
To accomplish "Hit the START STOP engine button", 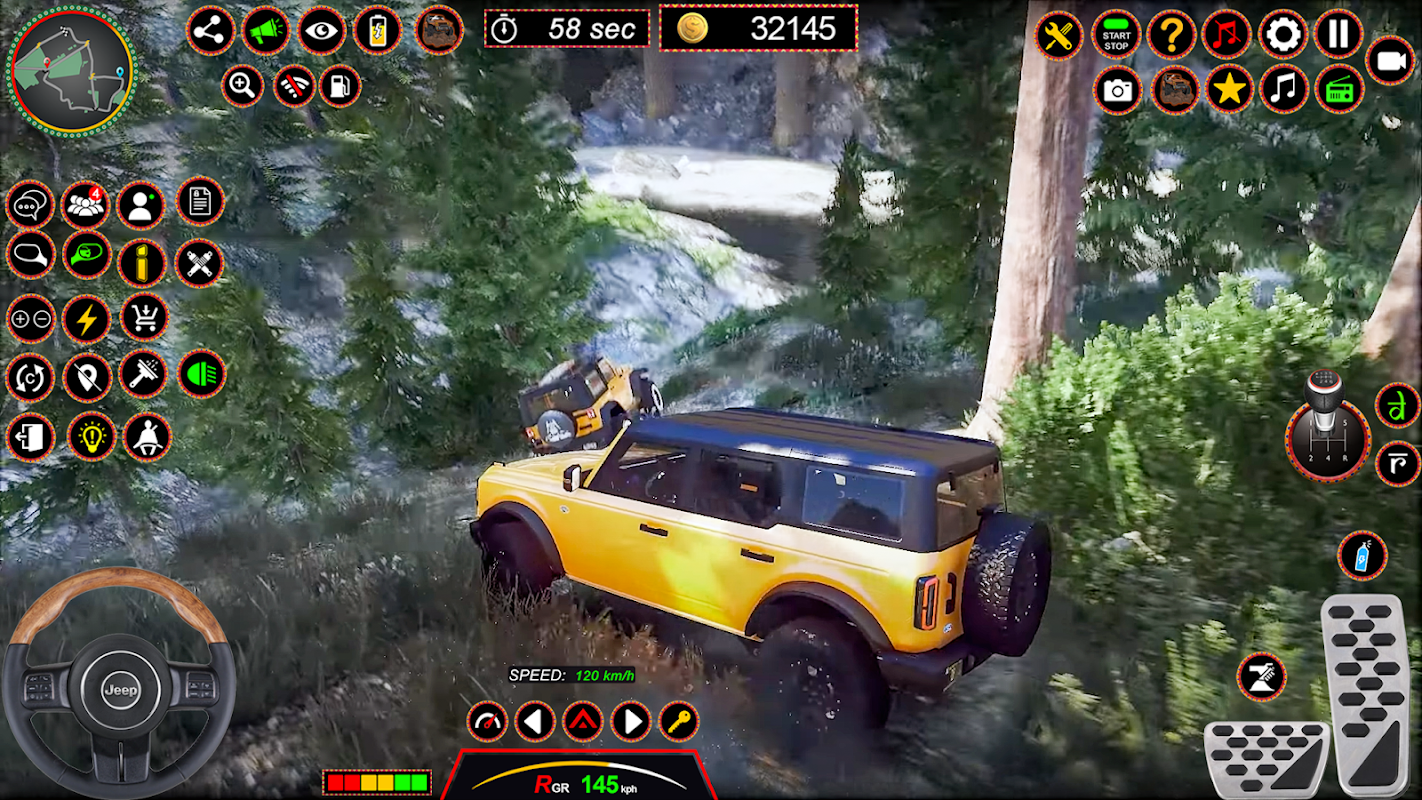I will (x=1116, y=36).
